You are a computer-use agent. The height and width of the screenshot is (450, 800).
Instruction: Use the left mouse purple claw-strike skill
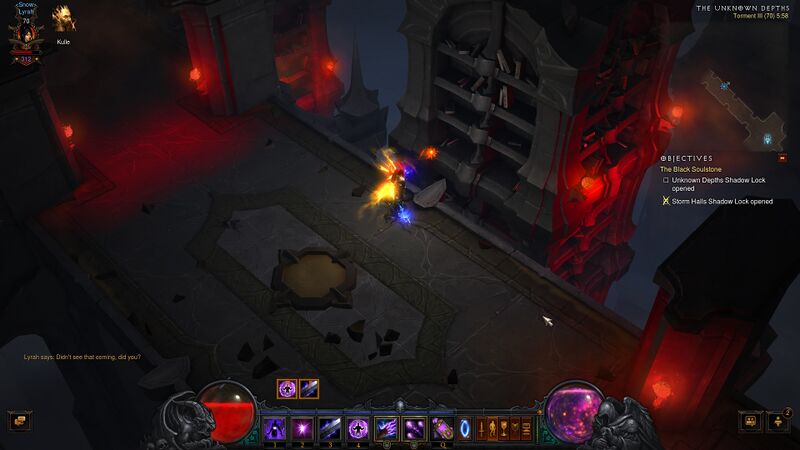[x=386, y=429]
